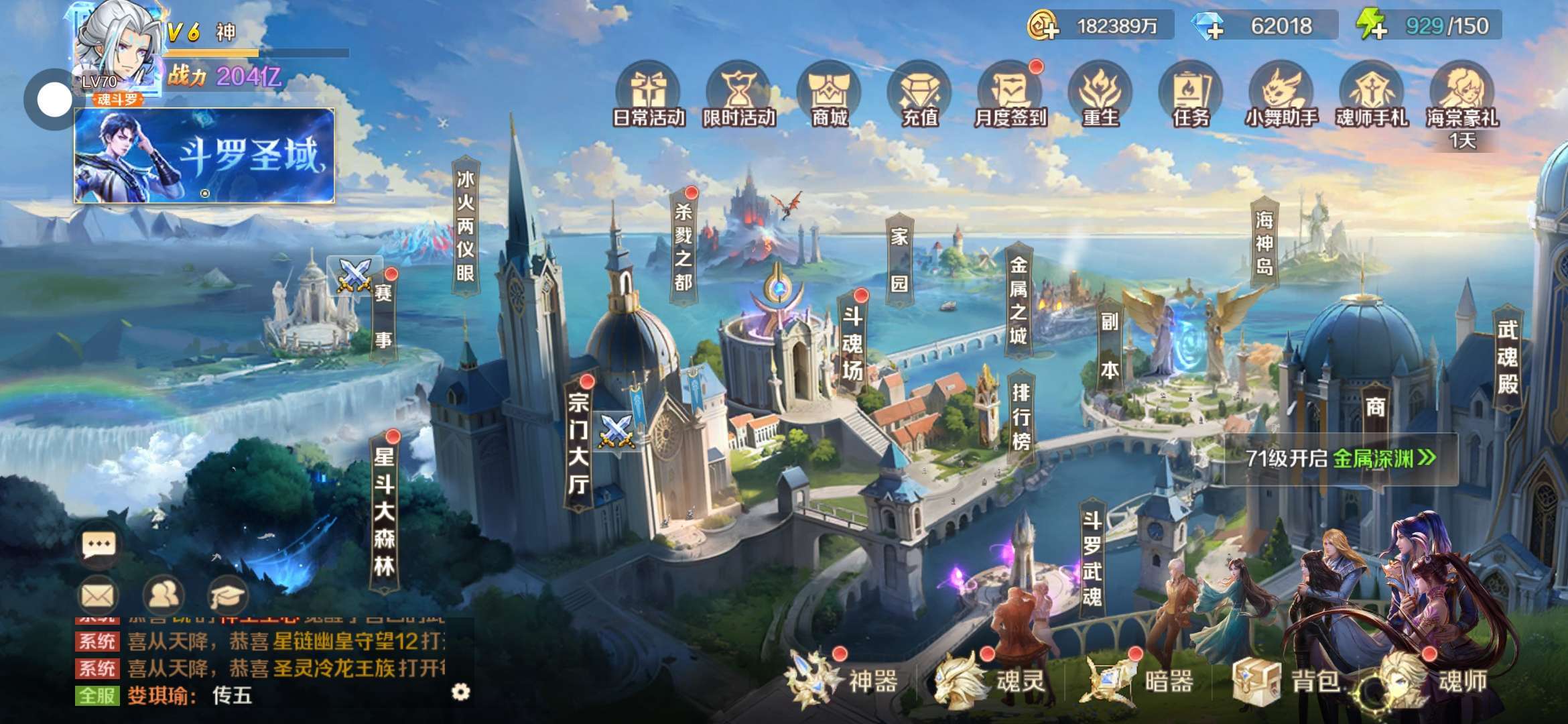Tap the 斗罗圣域 banner
Screen dimensions: 1568x724
tap(204, 156)
